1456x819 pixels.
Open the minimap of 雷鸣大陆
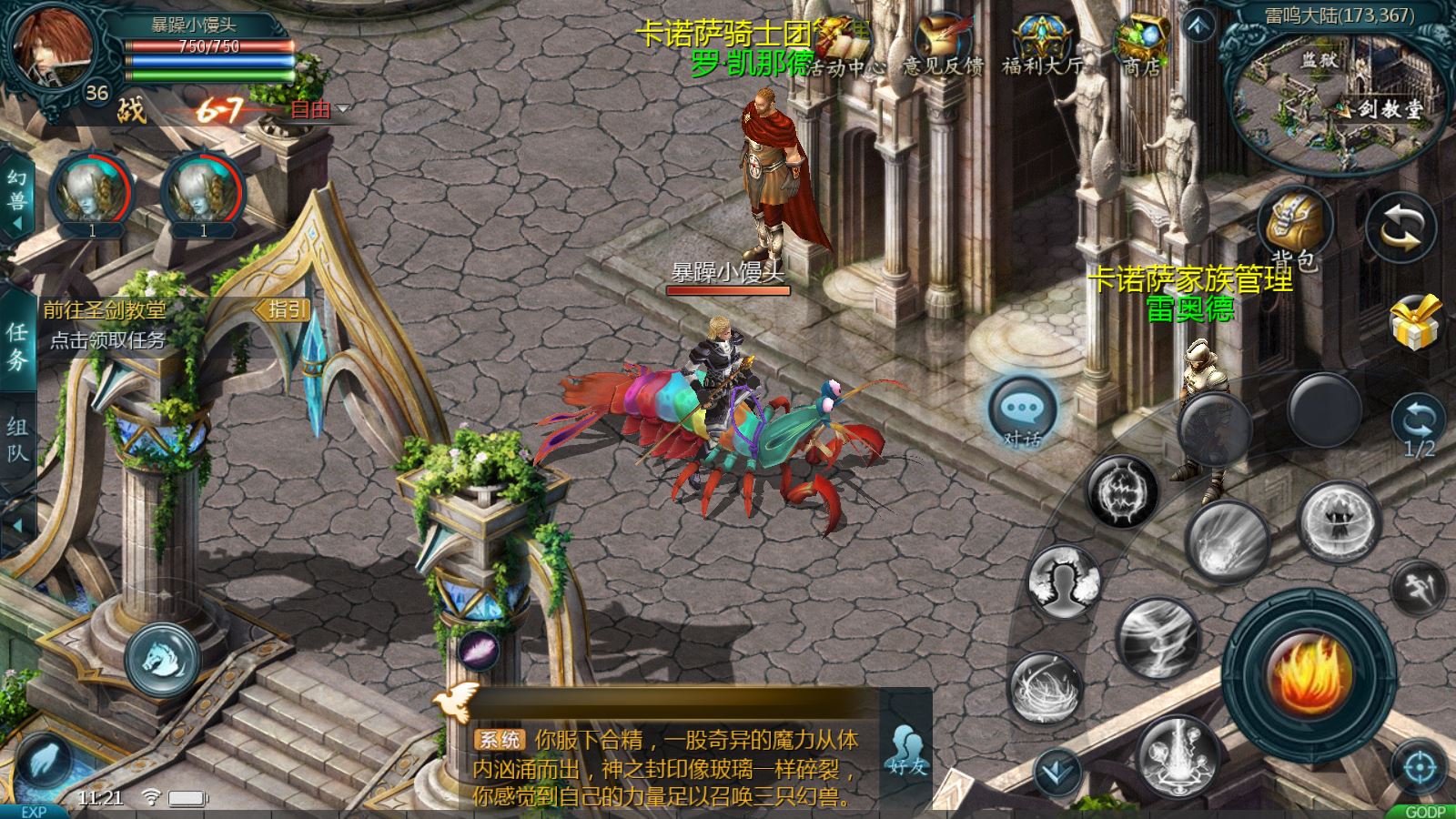[1340, 91]
